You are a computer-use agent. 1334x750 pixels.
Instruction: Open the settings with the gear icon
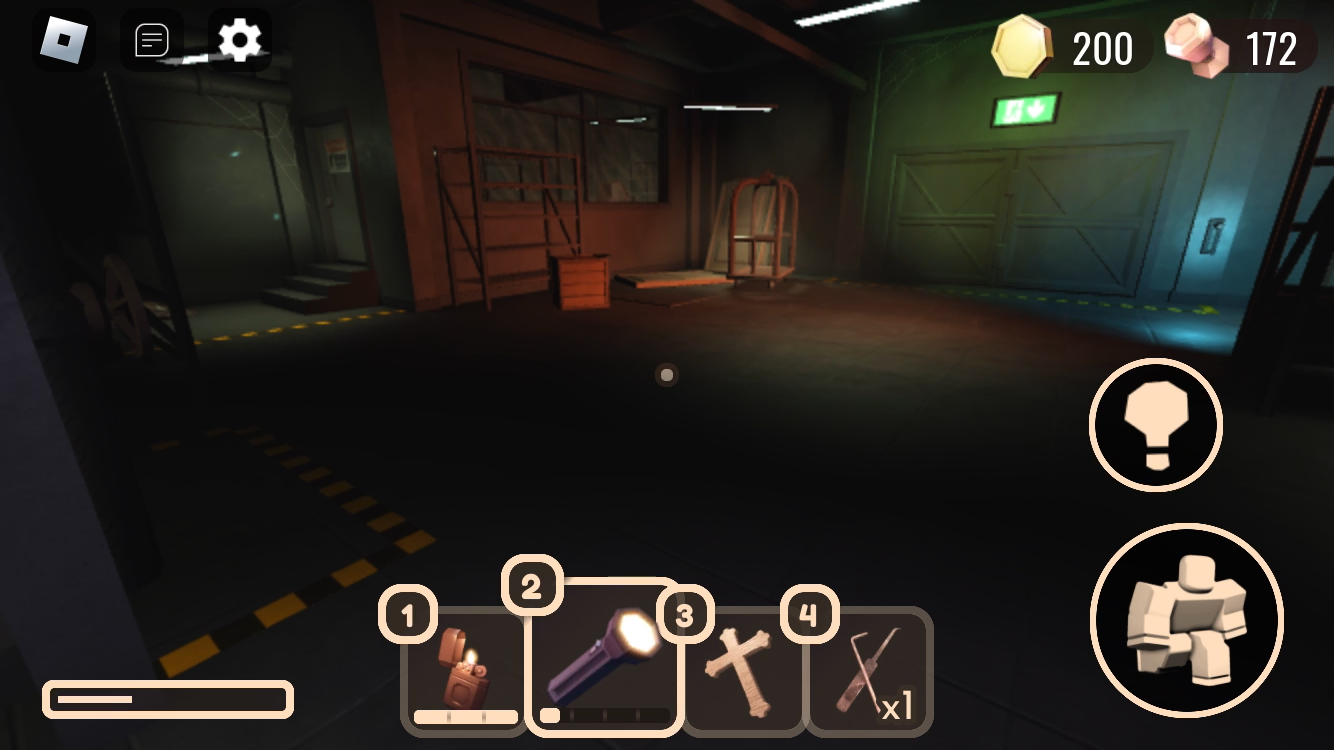pos(240,40)
